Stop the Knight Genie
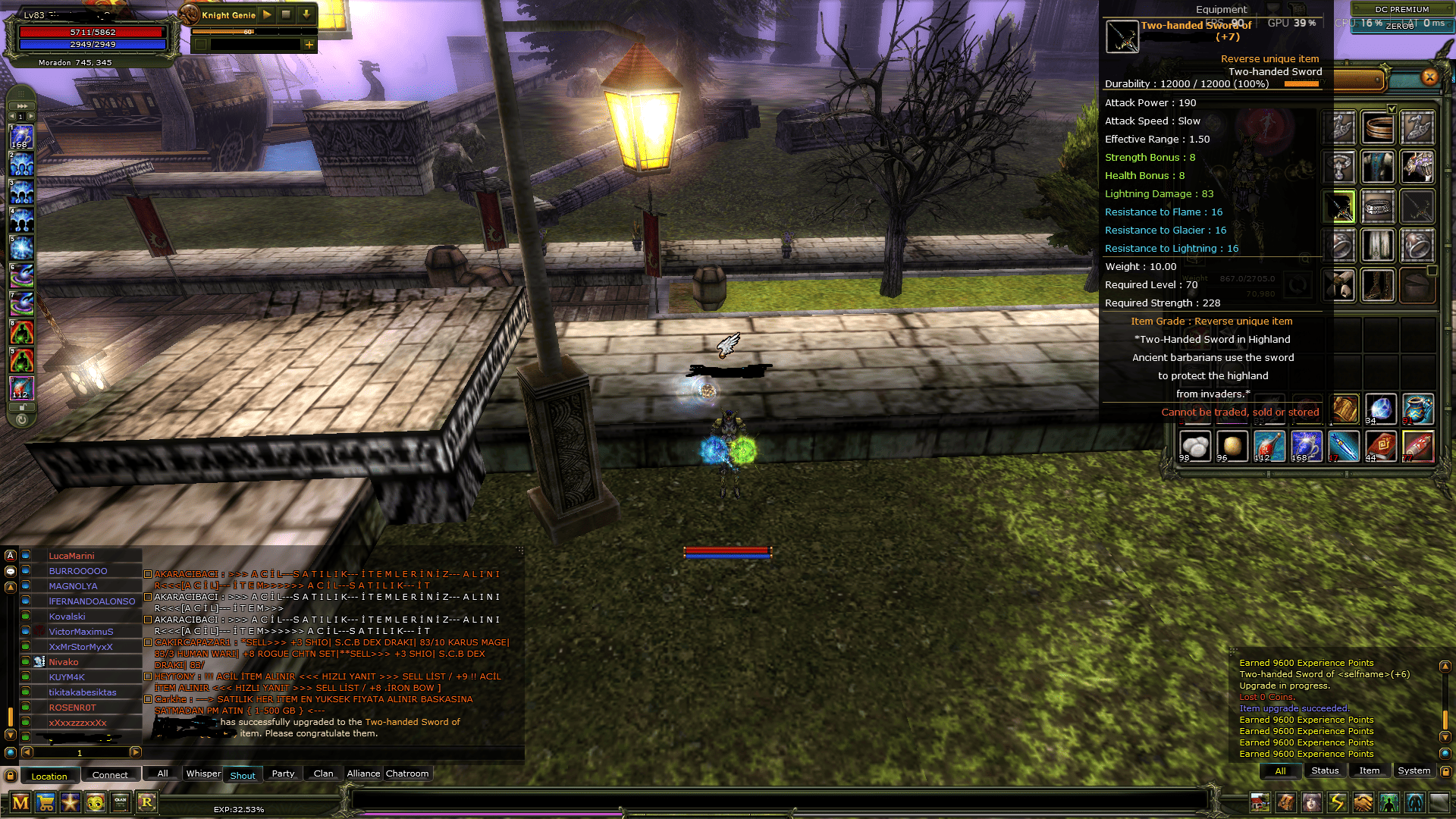 (287, 14)
